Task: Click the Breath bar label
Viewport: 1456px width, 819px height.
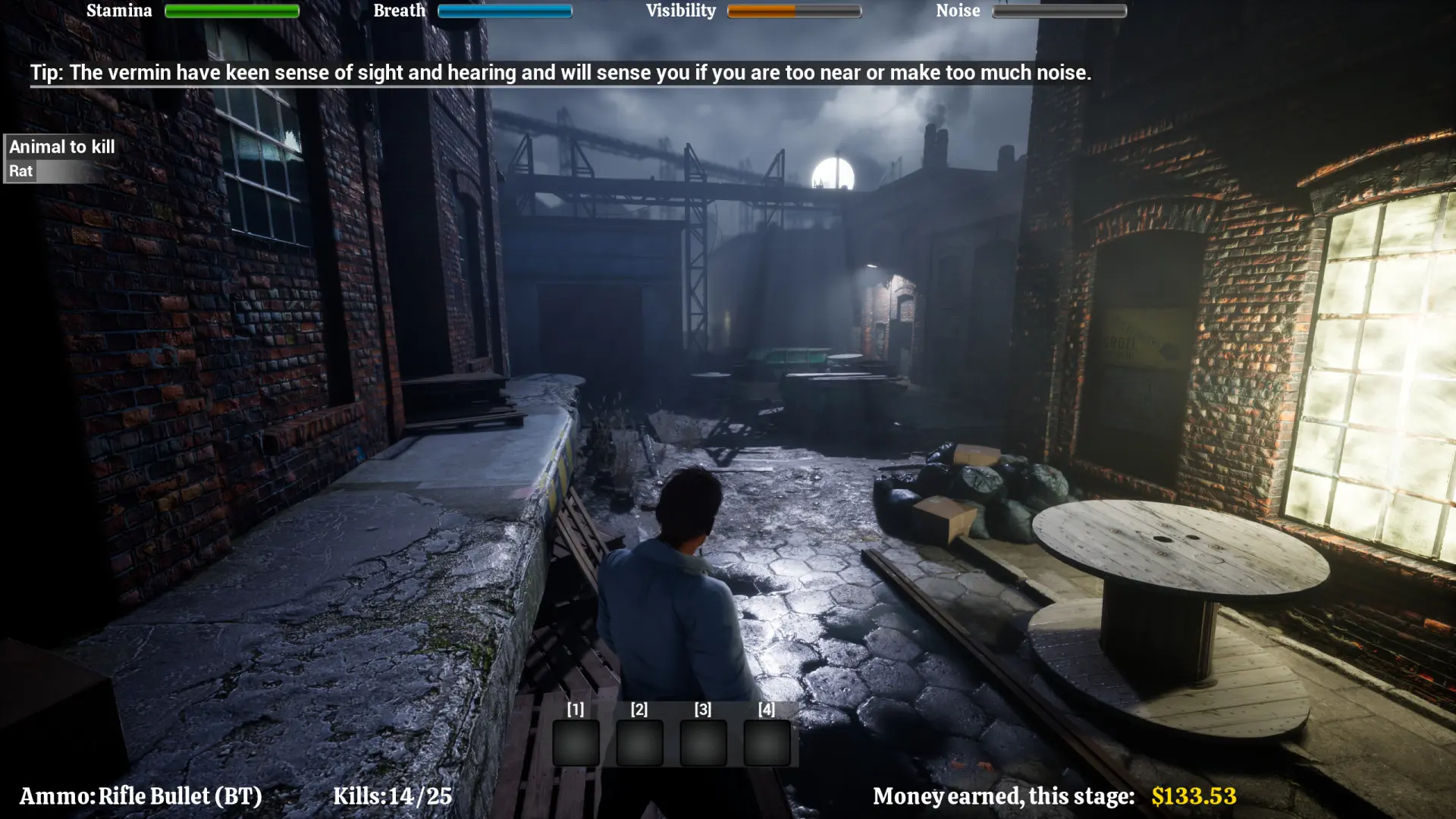Action: [x=400, y=11]
